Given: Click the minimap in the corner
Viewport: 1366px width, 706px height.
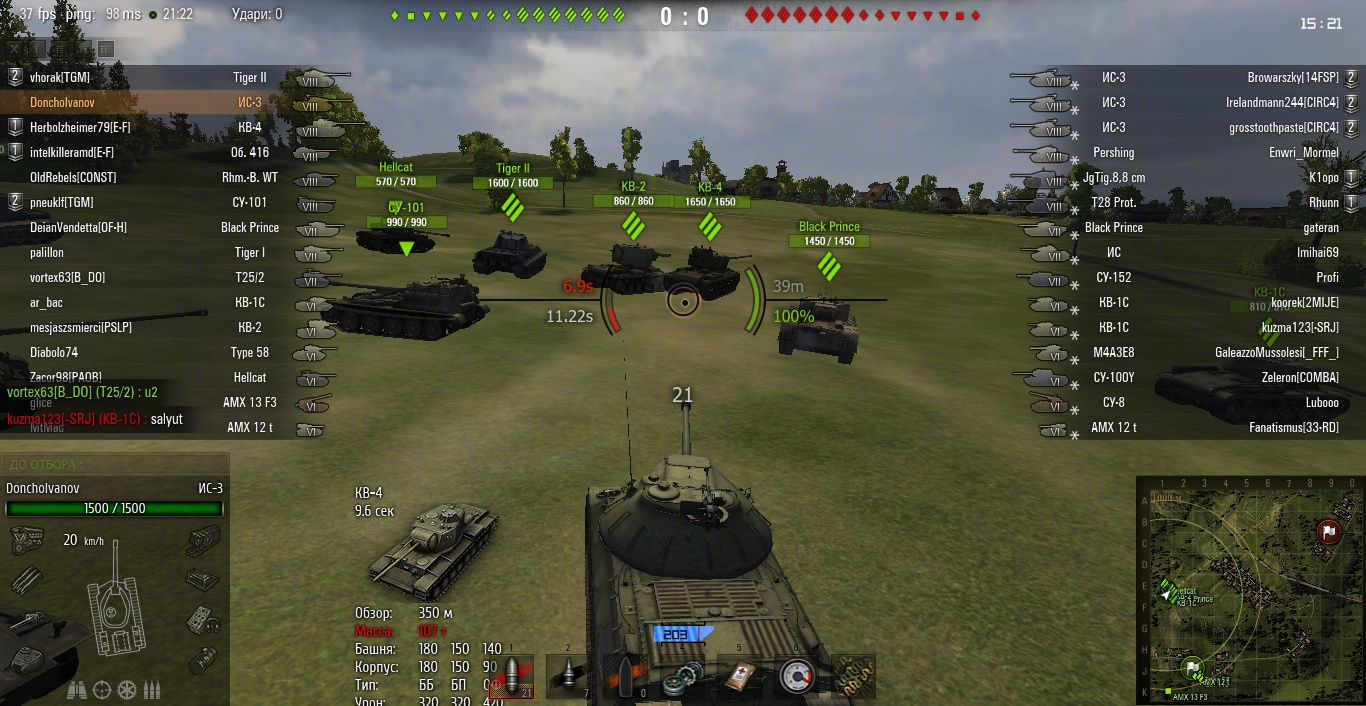Looking at the screenshot, I should pos(1250,590).
